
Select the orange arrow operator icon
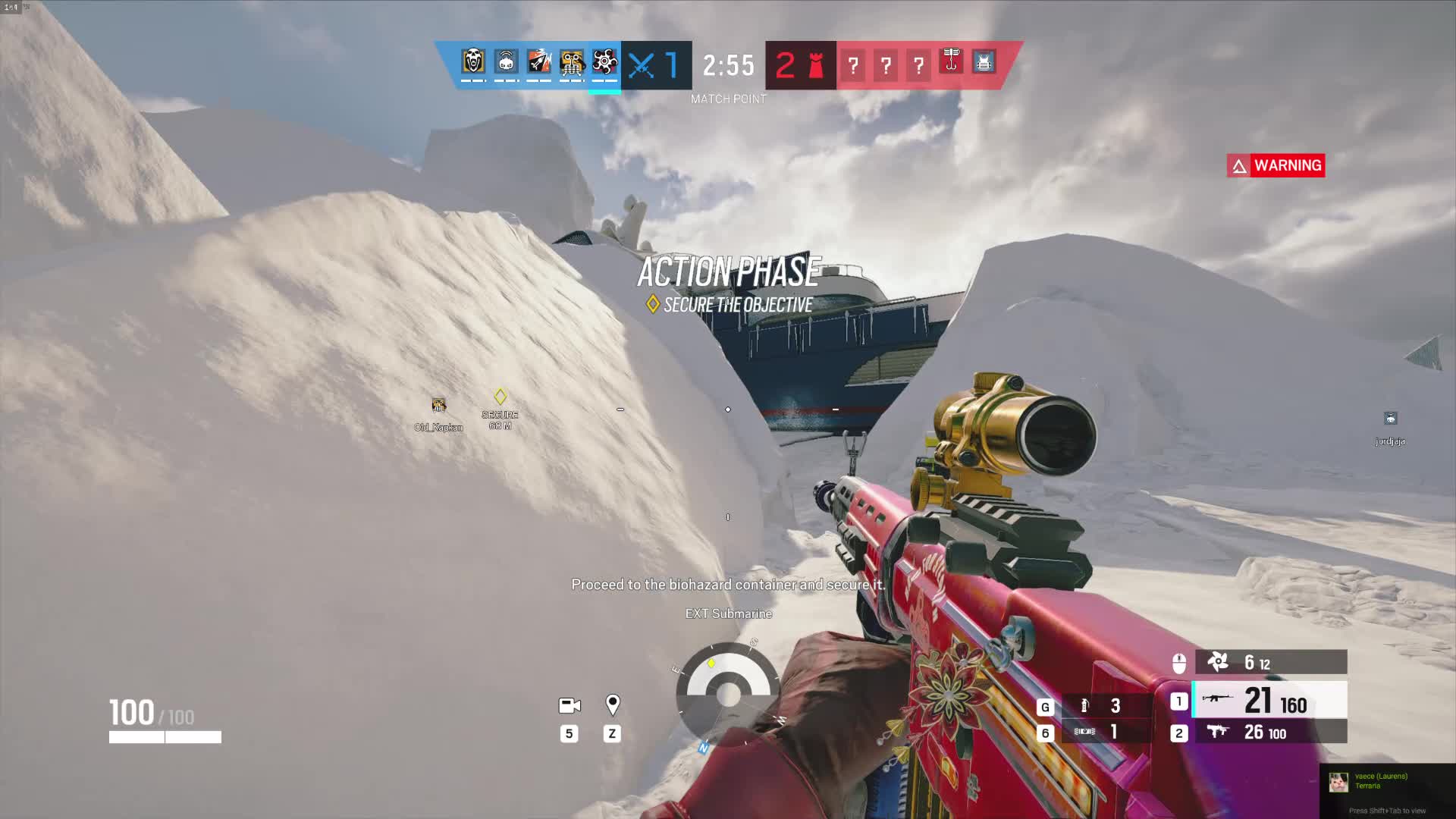point(539,62)
